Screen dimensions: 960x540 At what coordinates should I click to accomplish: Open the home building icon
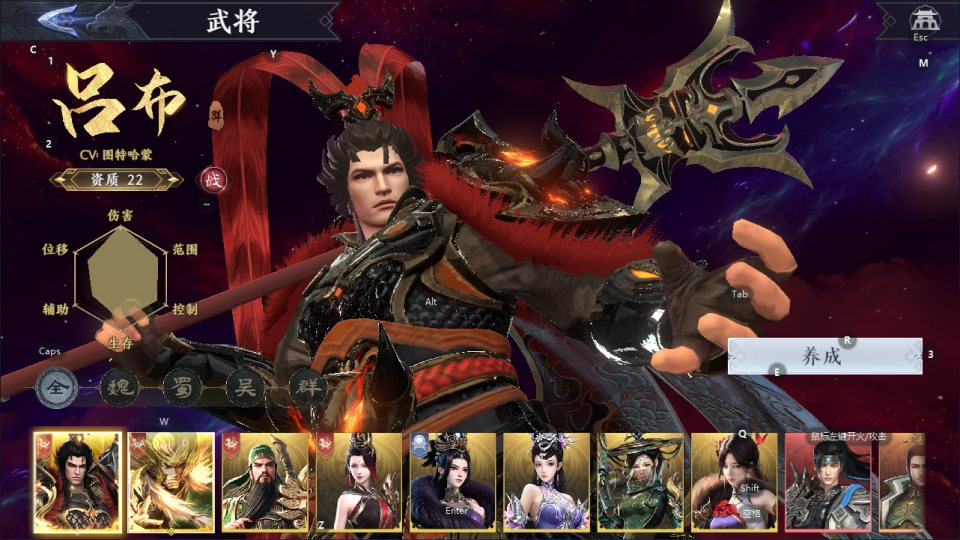click(x=921, y=19)
